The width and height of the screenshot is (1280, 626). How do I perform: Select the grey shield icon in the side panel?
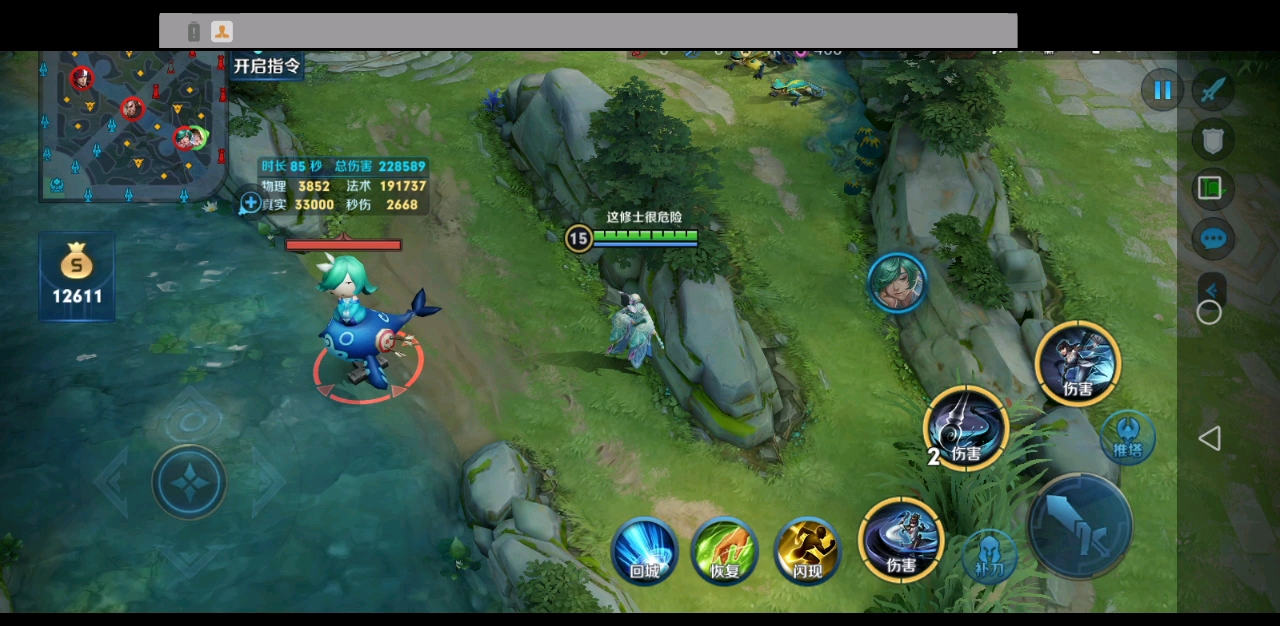point(1213,140)
